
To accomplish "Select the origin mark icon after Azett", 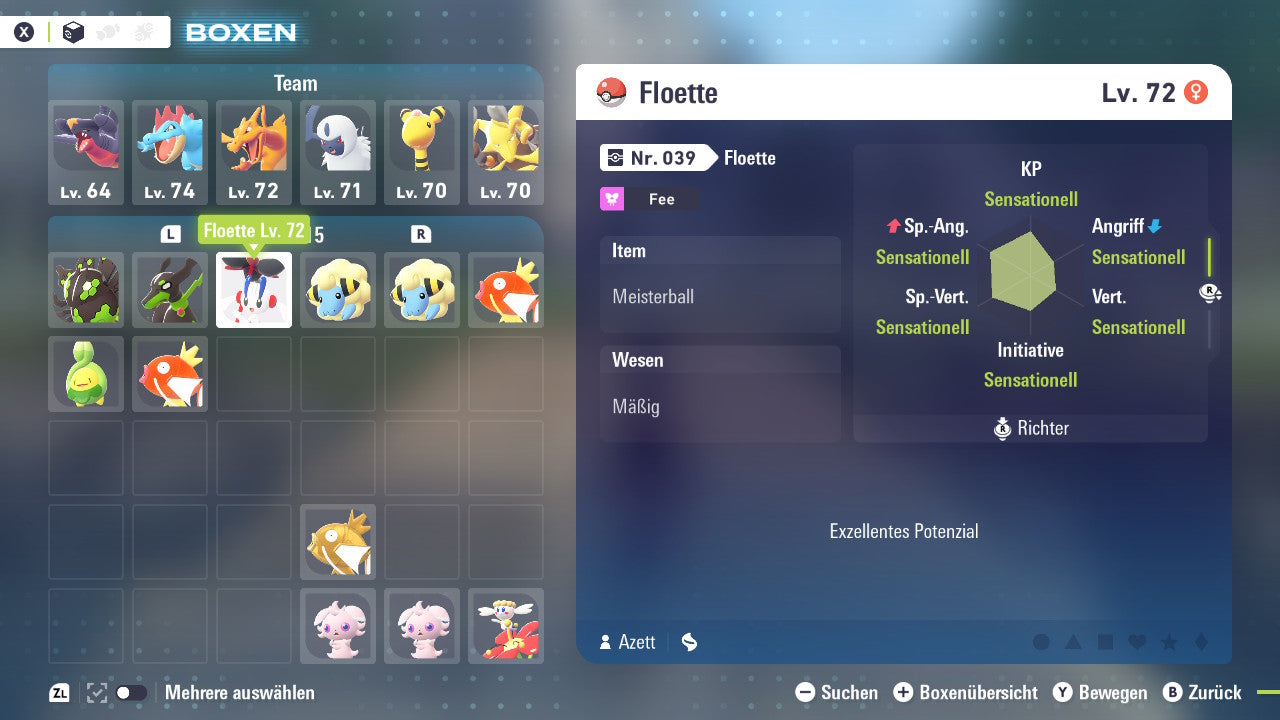I will [x=688, y=642].
